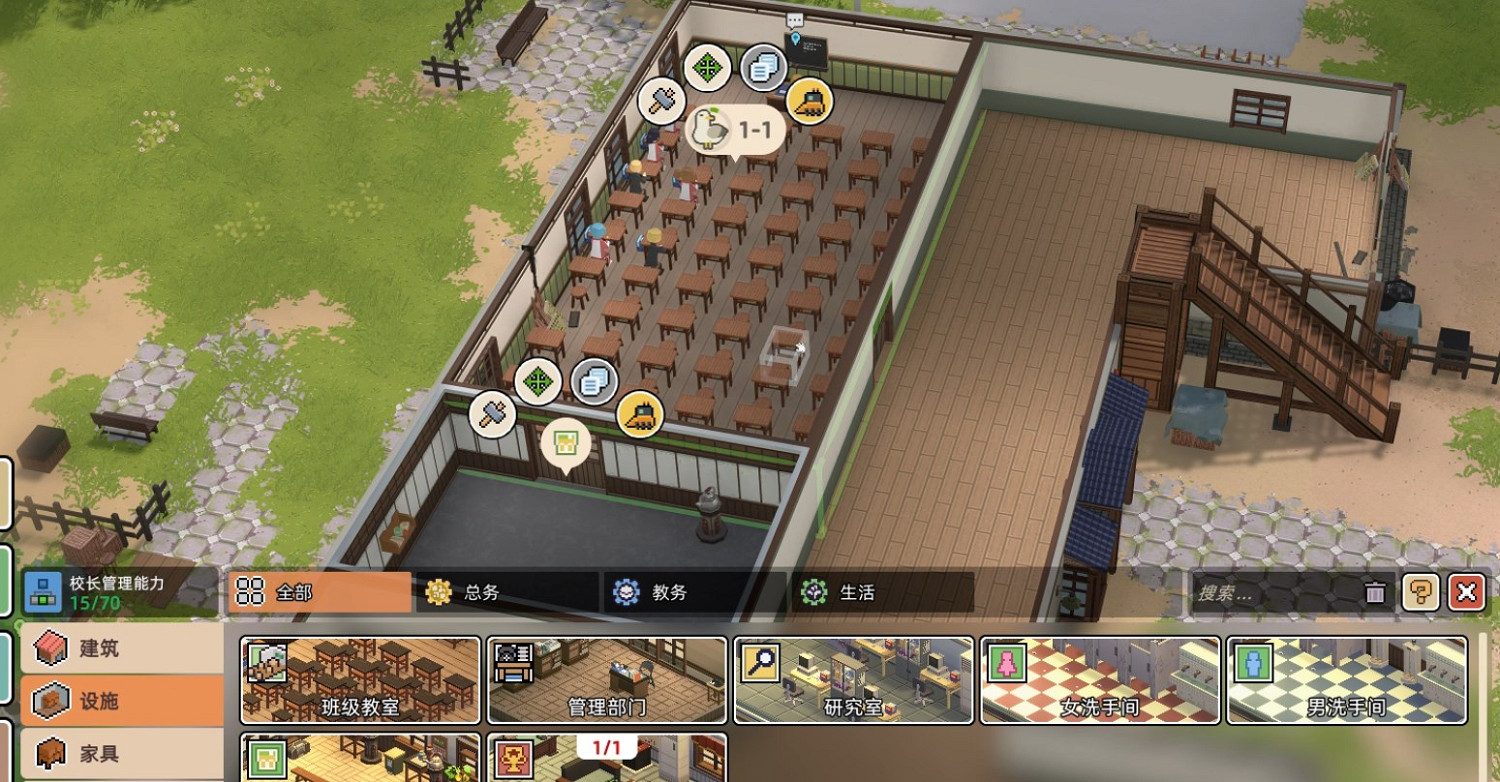
Task: Switch to the 全部 category tab
Action: tap(319, 592)
